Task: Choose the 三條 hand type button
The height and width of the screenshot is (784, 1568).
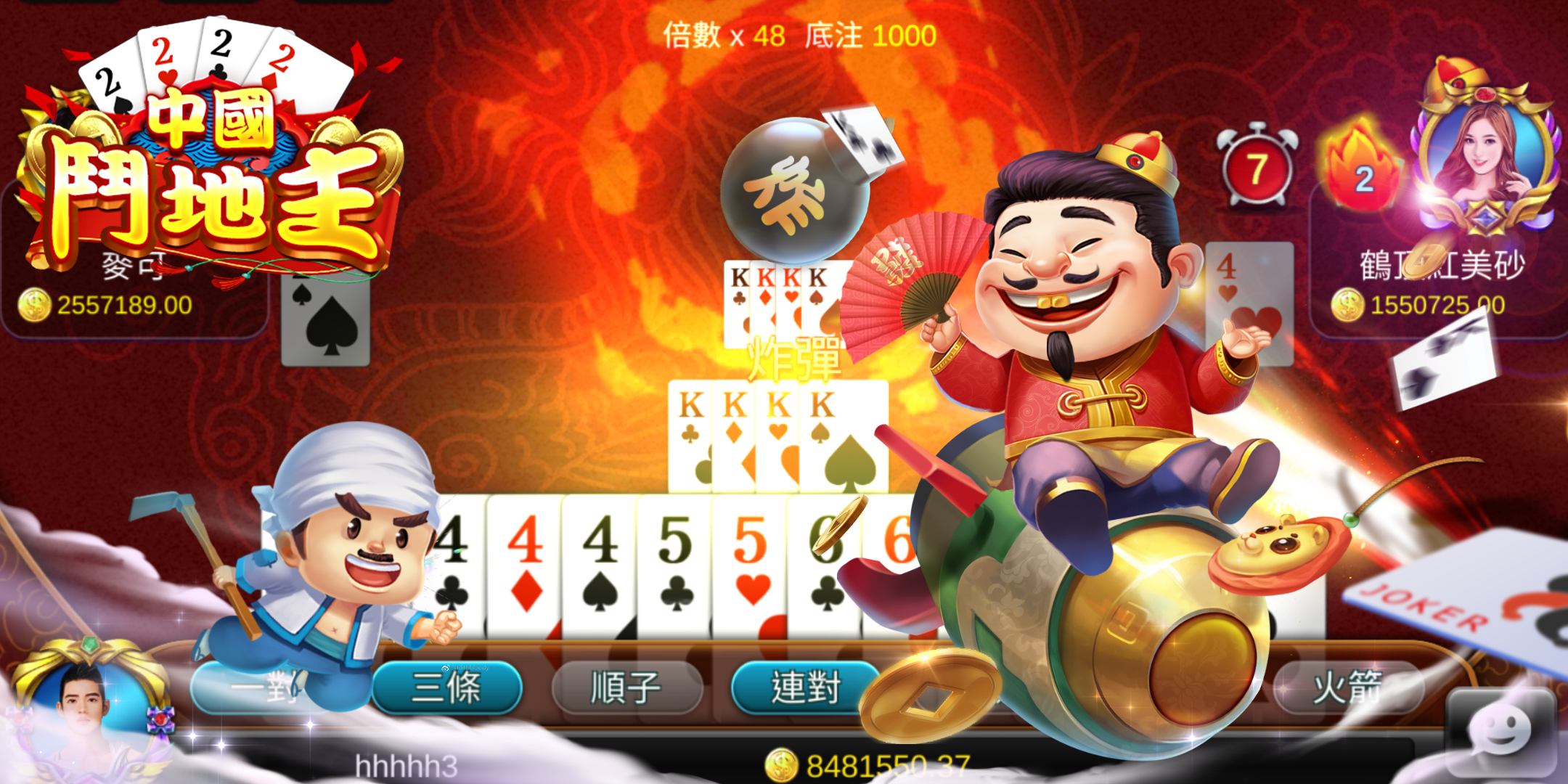Action: tap(446, 687)
